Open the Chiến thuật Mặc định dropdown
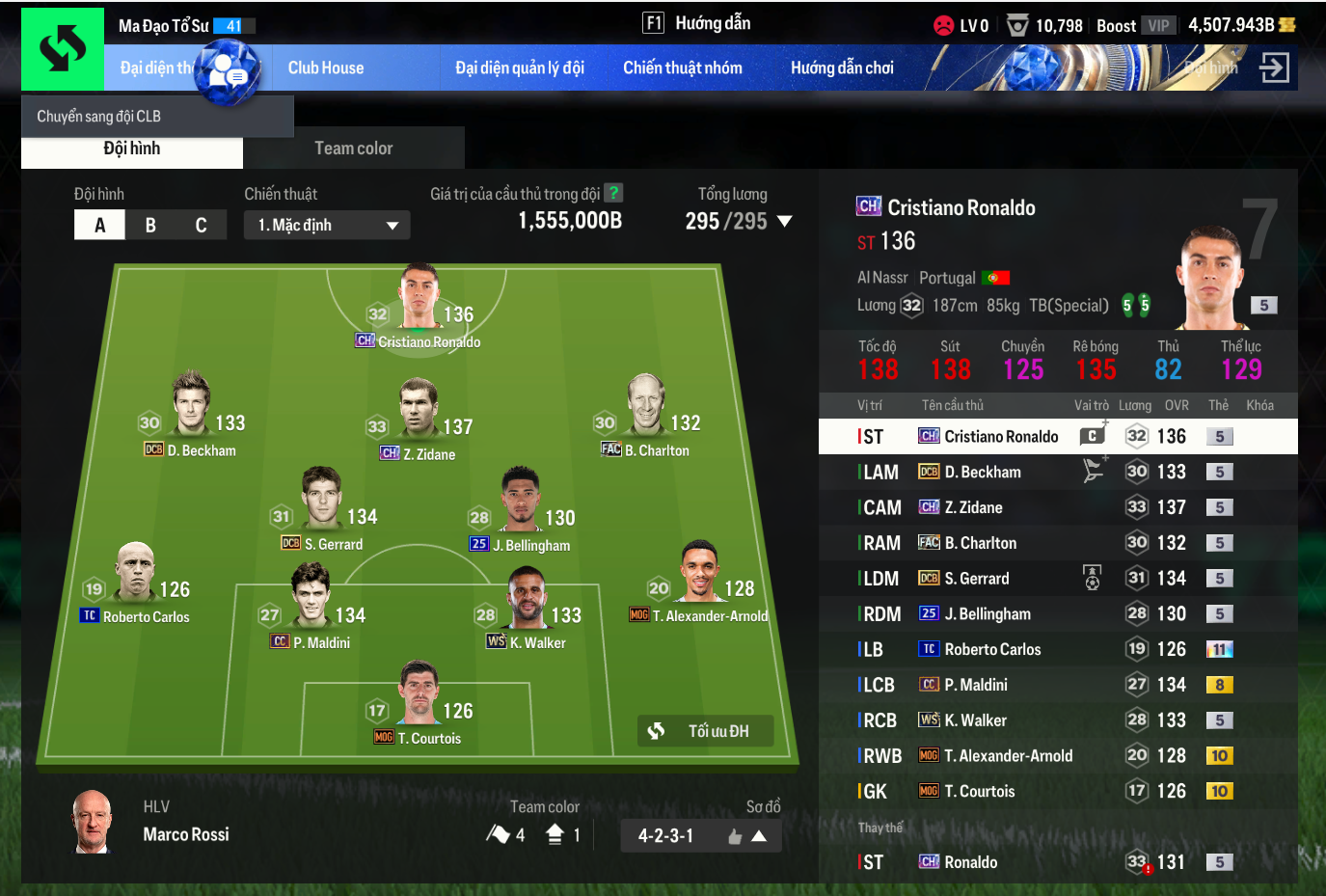This screenshot has width=1326, height=896. [327, 225]
